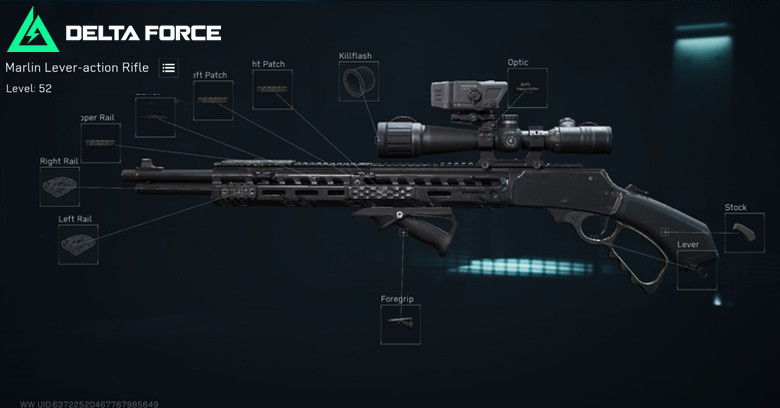Open the Upper Rail attachment slot

(x=101, y=143)
